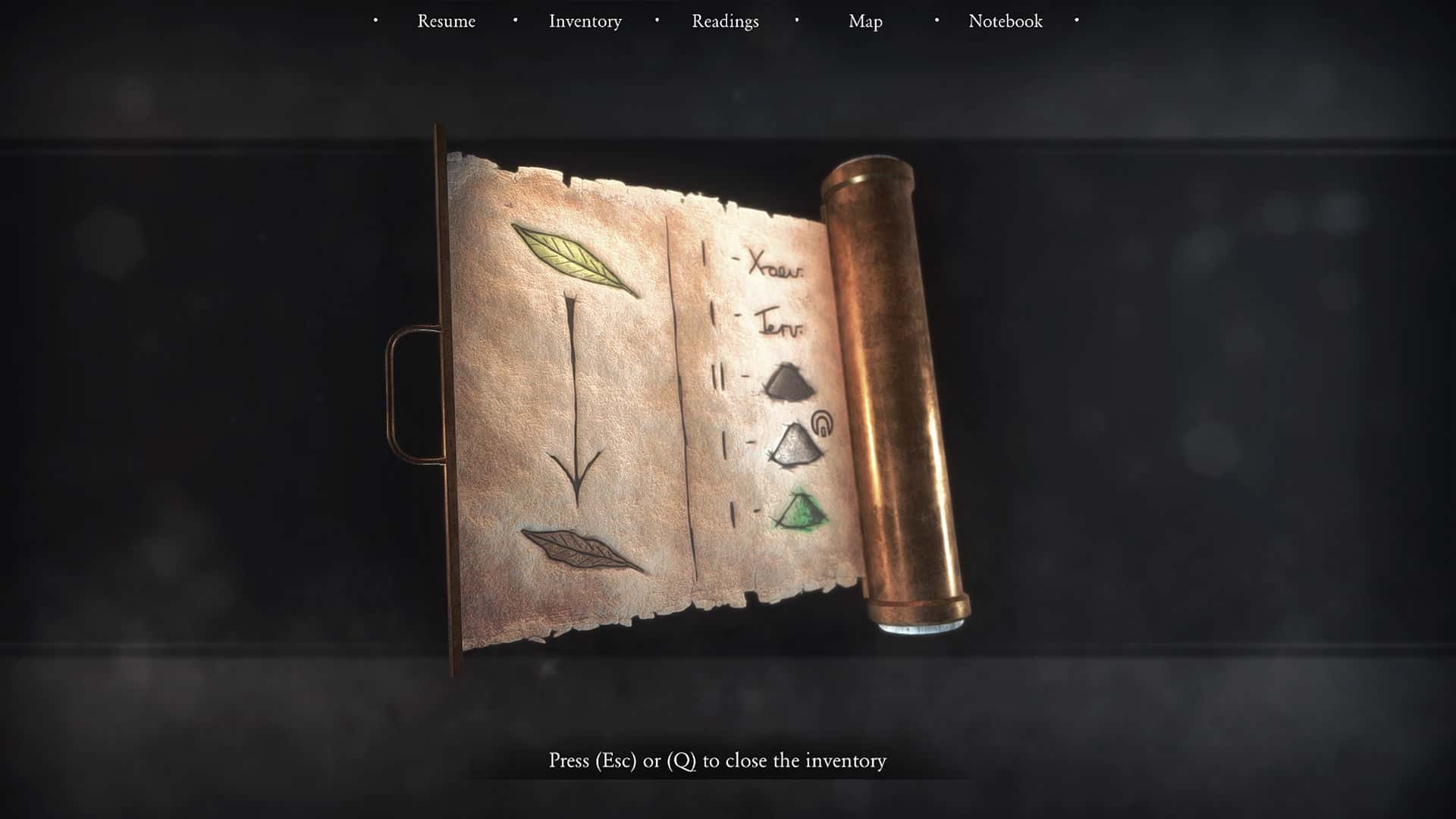Open the Readings menu
The height and width of the screenshot is (819, 1456).
pyautogui.click(x=724, y=21)
